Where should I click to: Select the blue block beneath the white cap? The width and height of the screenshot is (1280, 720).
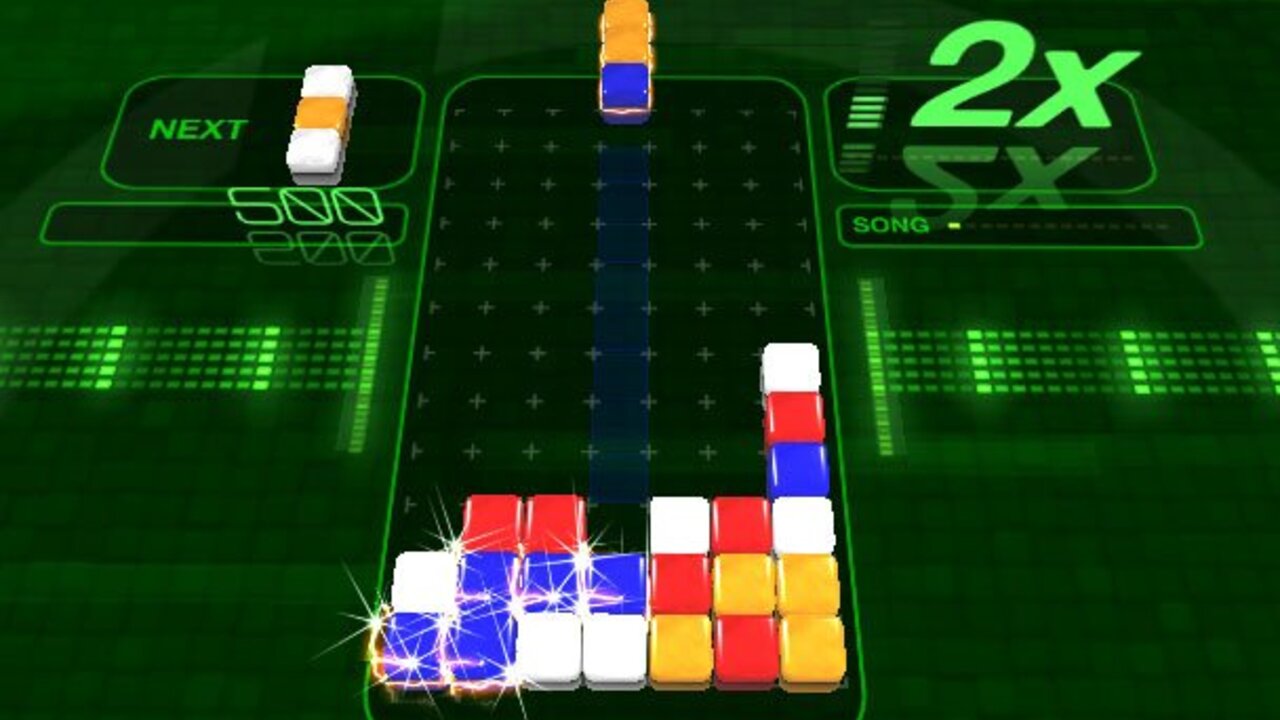[795, 470]
